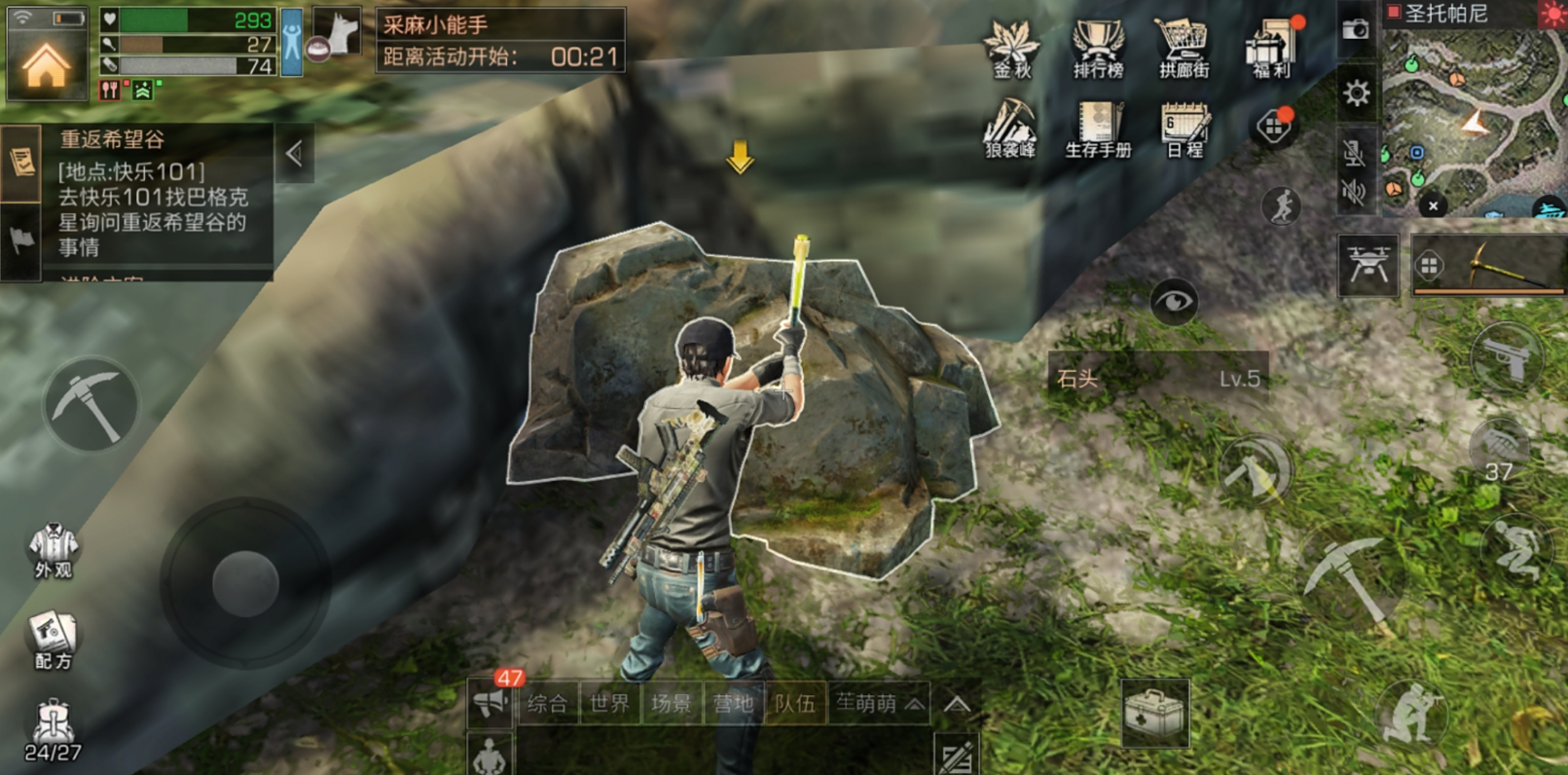Open the 拱廊街 shop
This screenshot has height=775, width=1568.
pyautogui.click(x=1183, y=48)
